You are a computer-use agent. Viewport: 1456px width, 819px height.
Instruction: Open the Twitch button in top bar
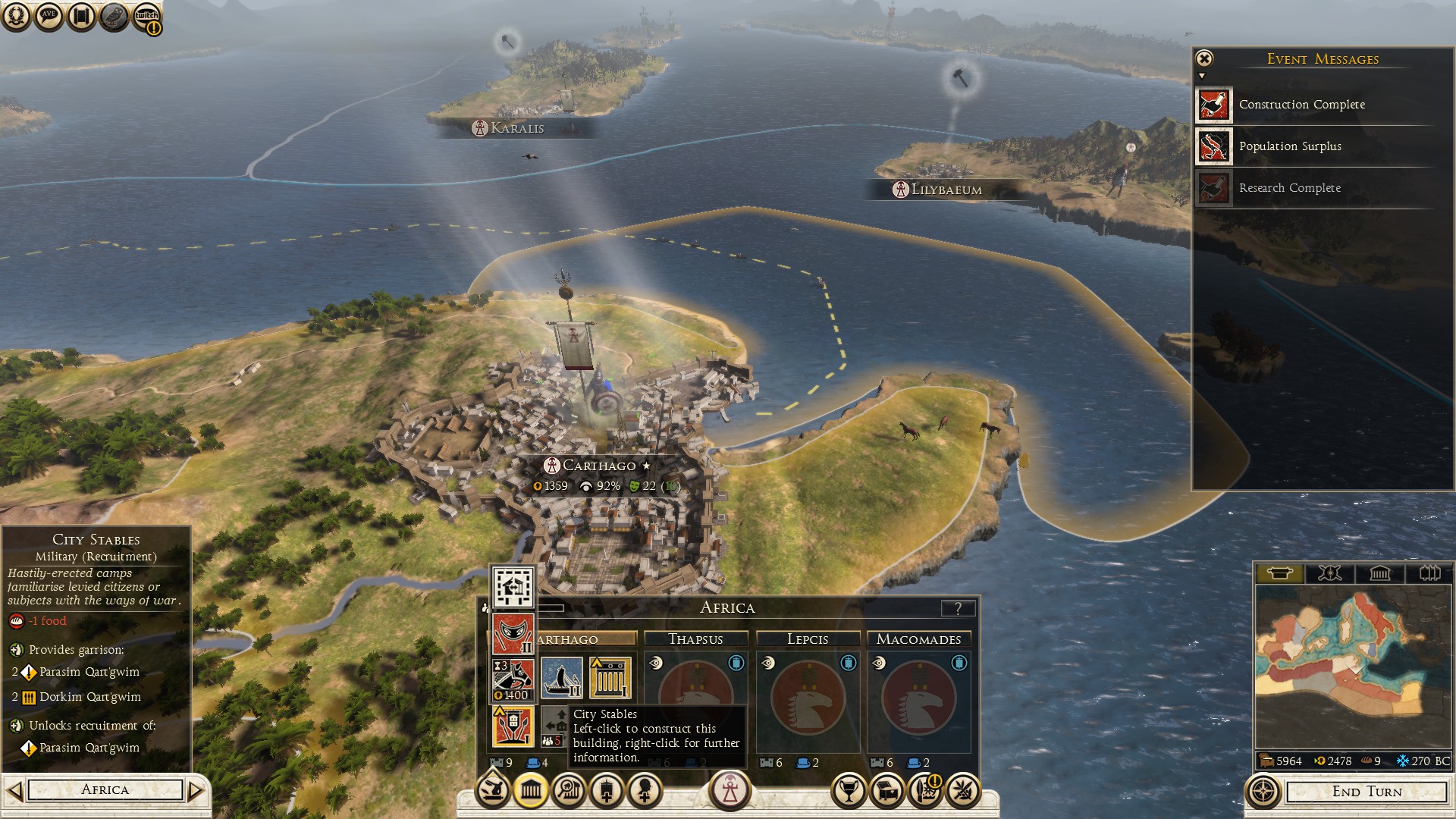(147, 17)
